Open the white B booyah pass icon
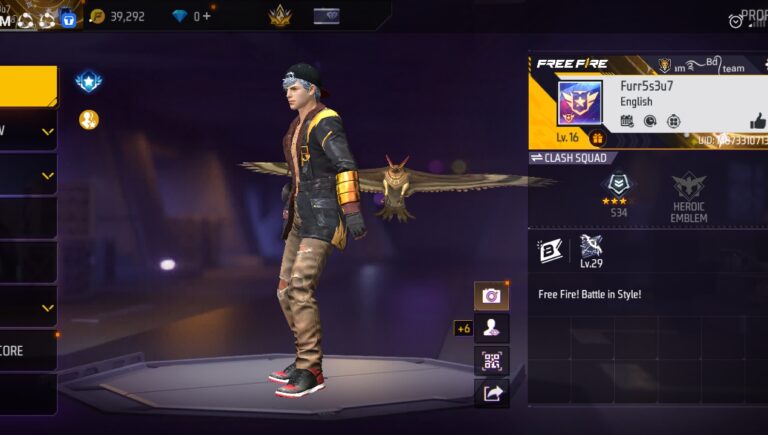 [x=550, y=251]
